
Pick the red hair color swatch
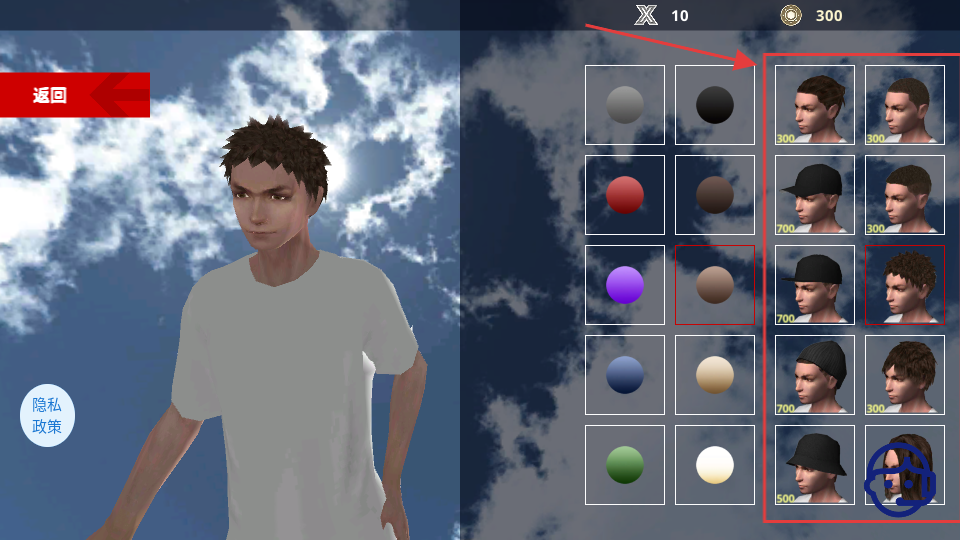pos(625,195)
